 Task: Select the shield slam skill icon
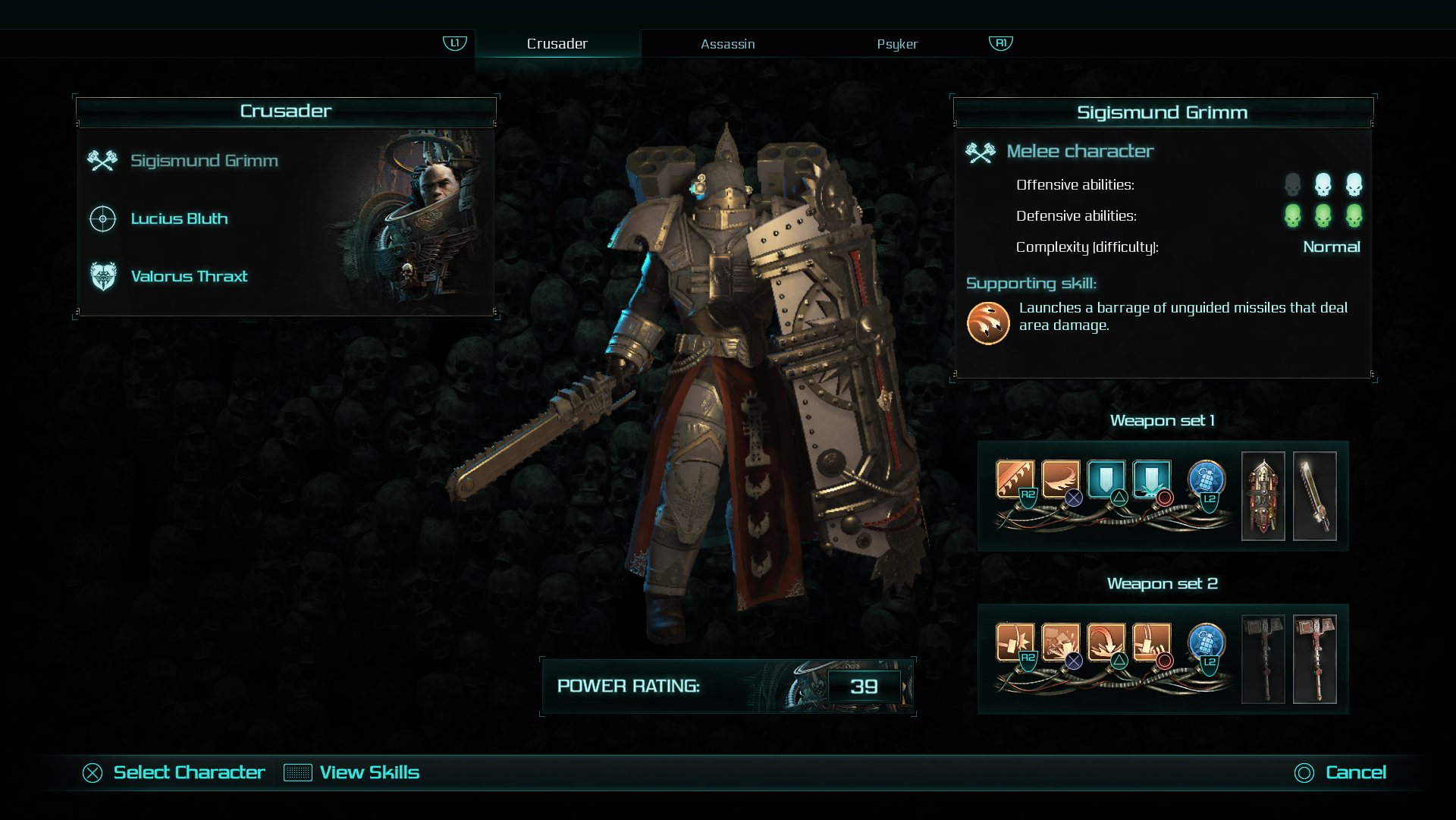pos(1151,479)
